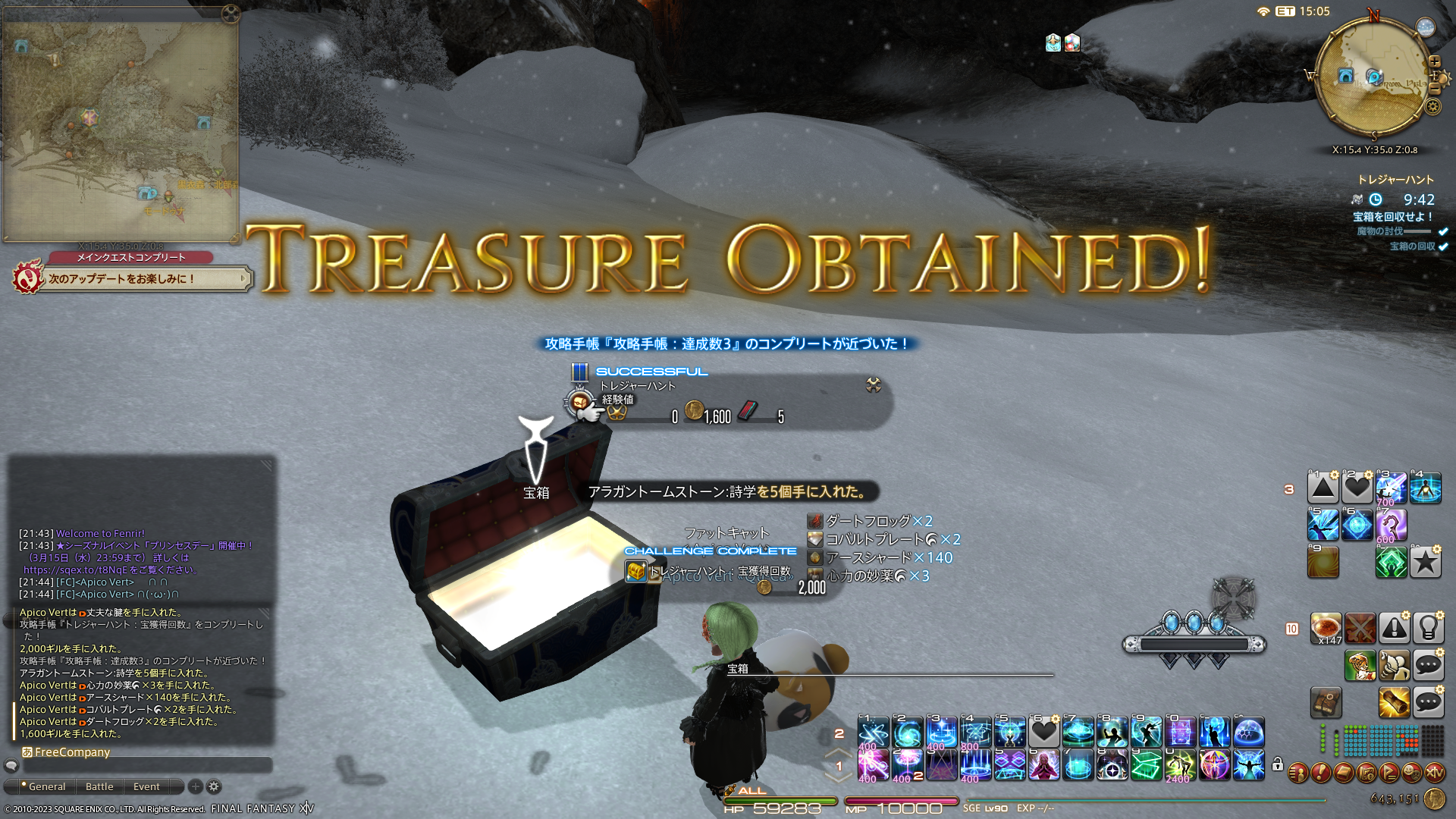Open chat log settings gear
This screenshot has width=1456, height=819.
[x=214, y=786]
